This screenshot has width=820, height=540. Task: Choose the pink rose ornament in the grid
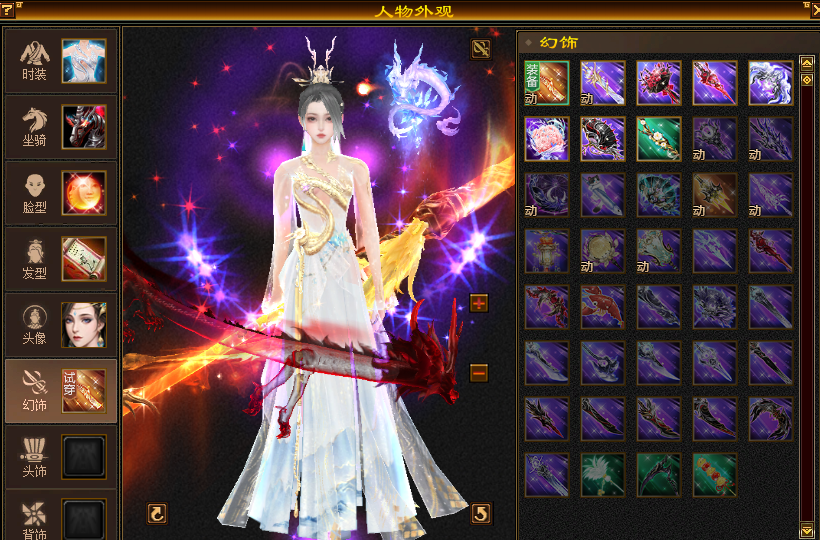[x=546, y=139]
